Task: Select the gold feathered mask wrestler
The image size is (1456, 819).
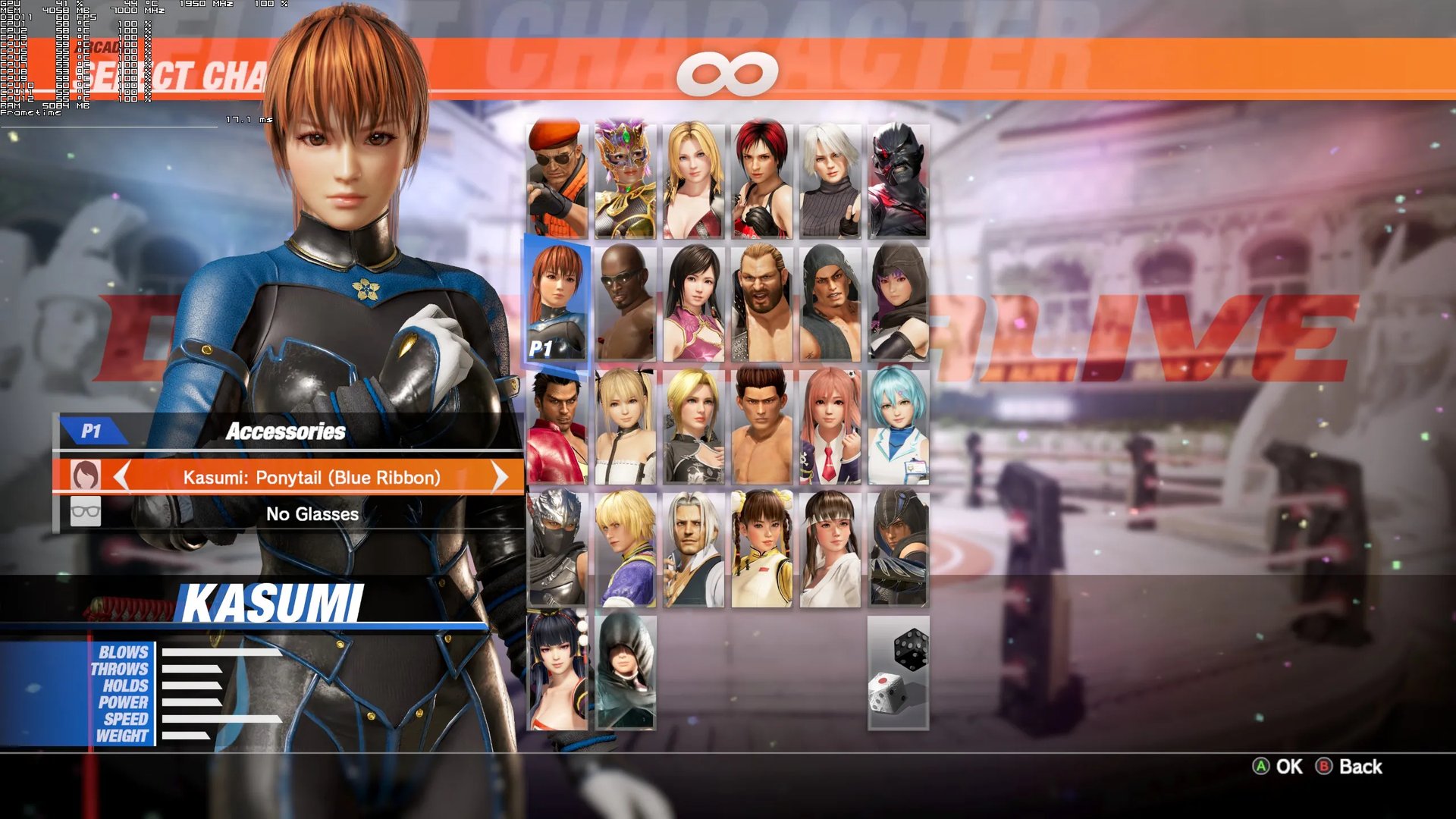Action: pos(626,180)
